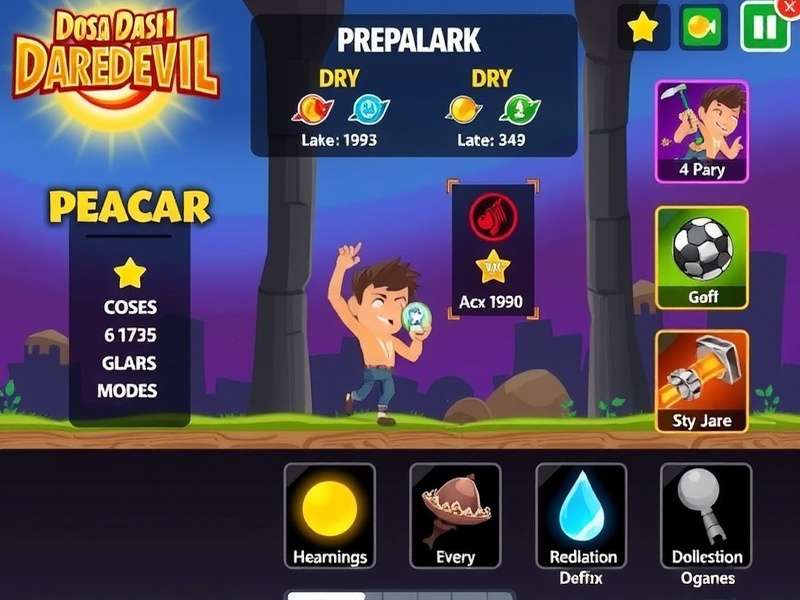Image resolution: width=800 pixels, height=600 pixels.
Task: Pick the Every sombrero hat slot
Action: point(455,517)
